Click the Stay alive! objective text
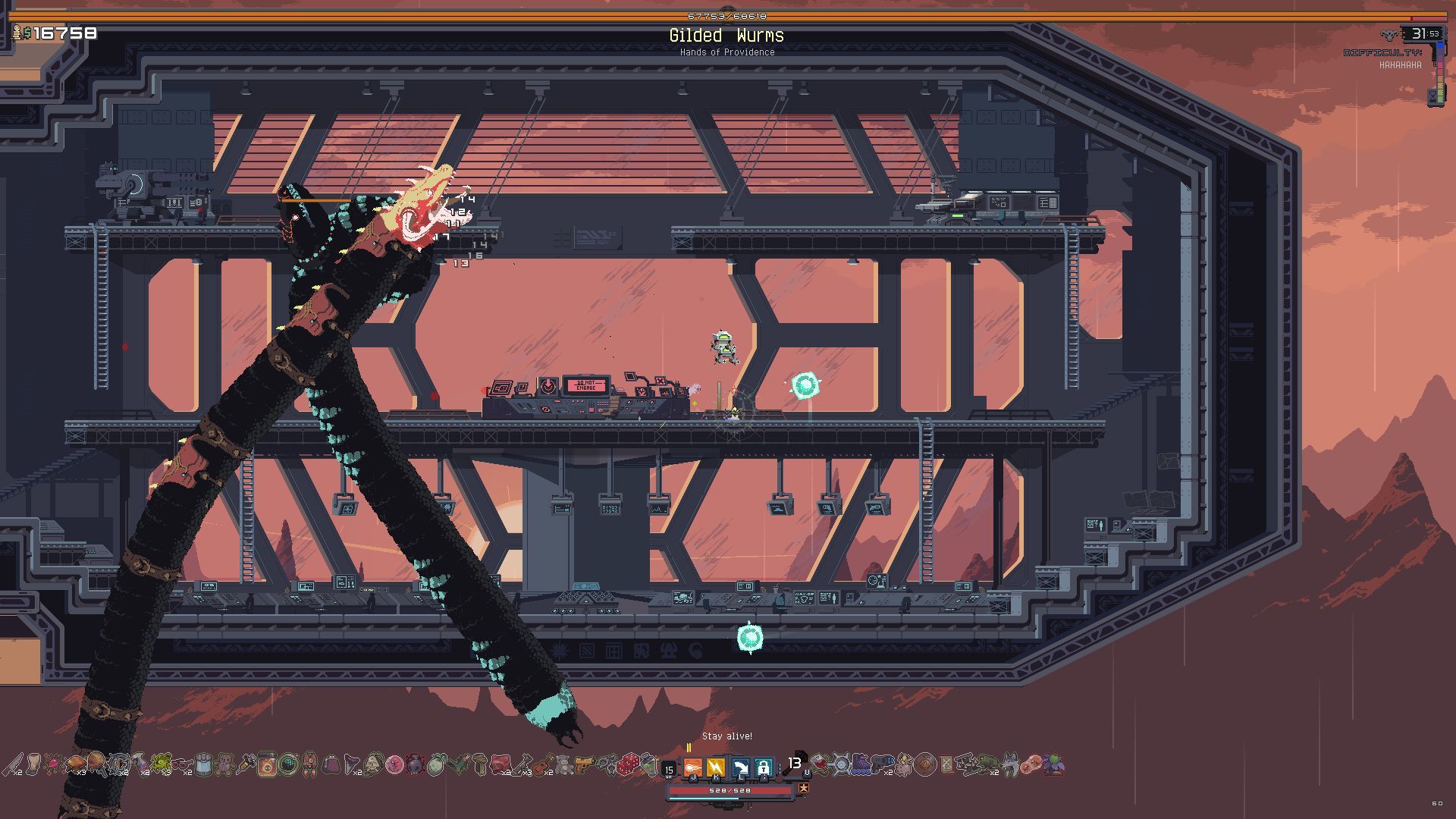The height and width of the screenshot is (819, 1456). 728,736
